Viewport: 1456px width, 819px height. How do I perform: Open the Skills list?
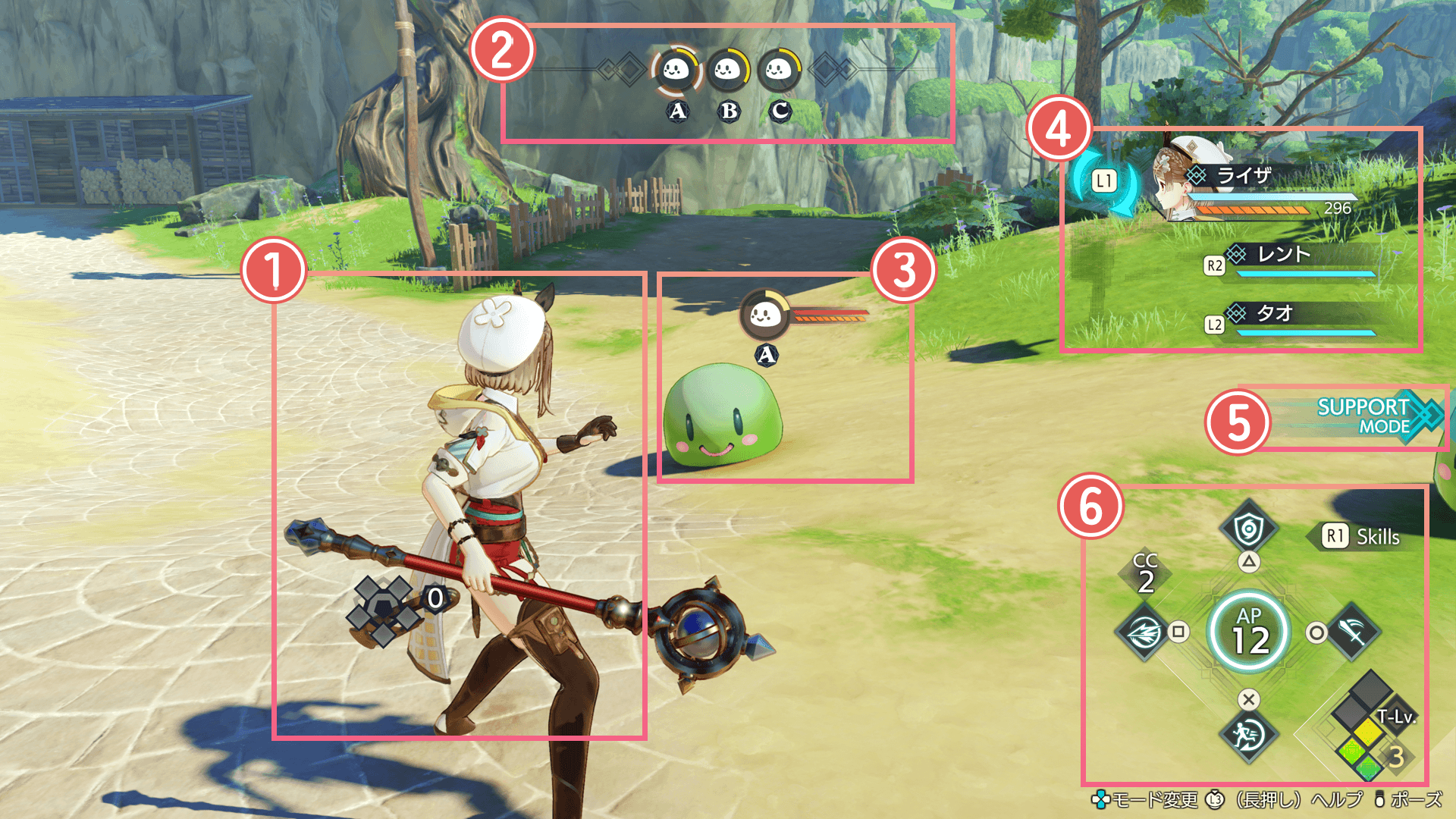tap(1363, 537)
